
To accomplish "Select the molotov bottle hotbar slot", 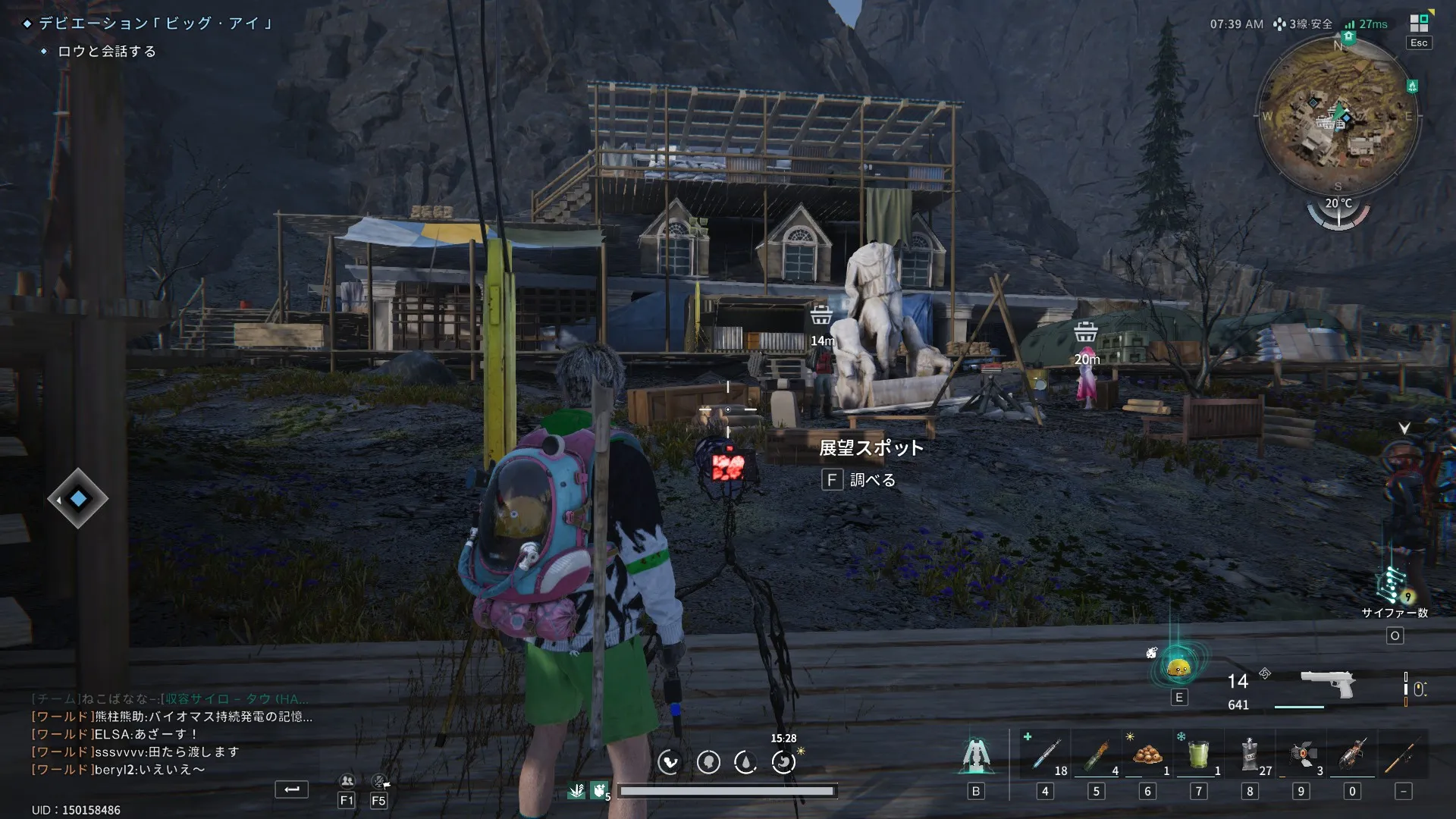I will pyautogui.click(x=1096, y=755).
